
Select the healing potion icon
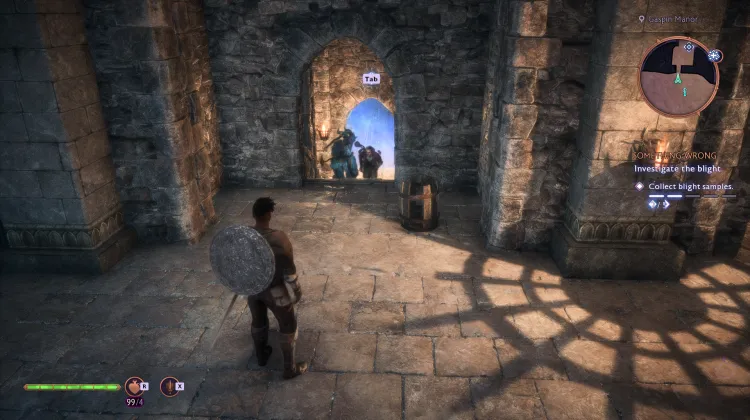click(x=133, y=386)
